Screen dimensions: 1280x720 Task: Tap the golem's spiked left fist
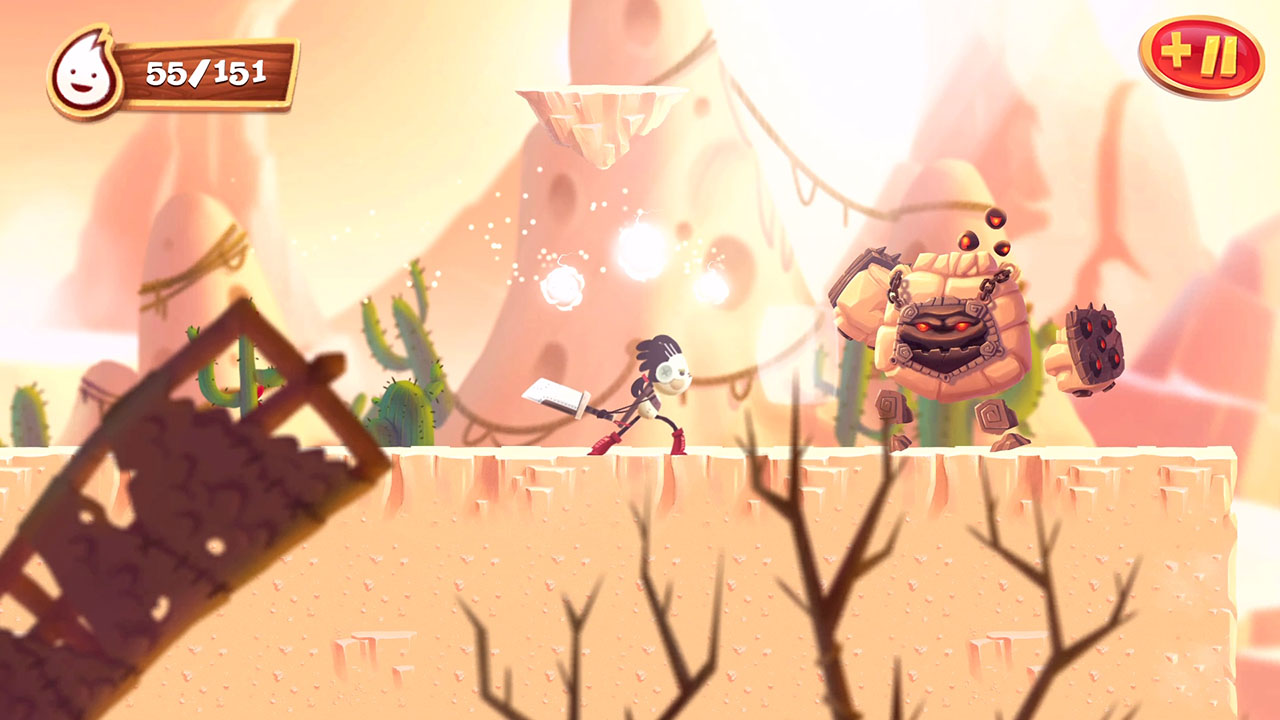[1095, 345]
